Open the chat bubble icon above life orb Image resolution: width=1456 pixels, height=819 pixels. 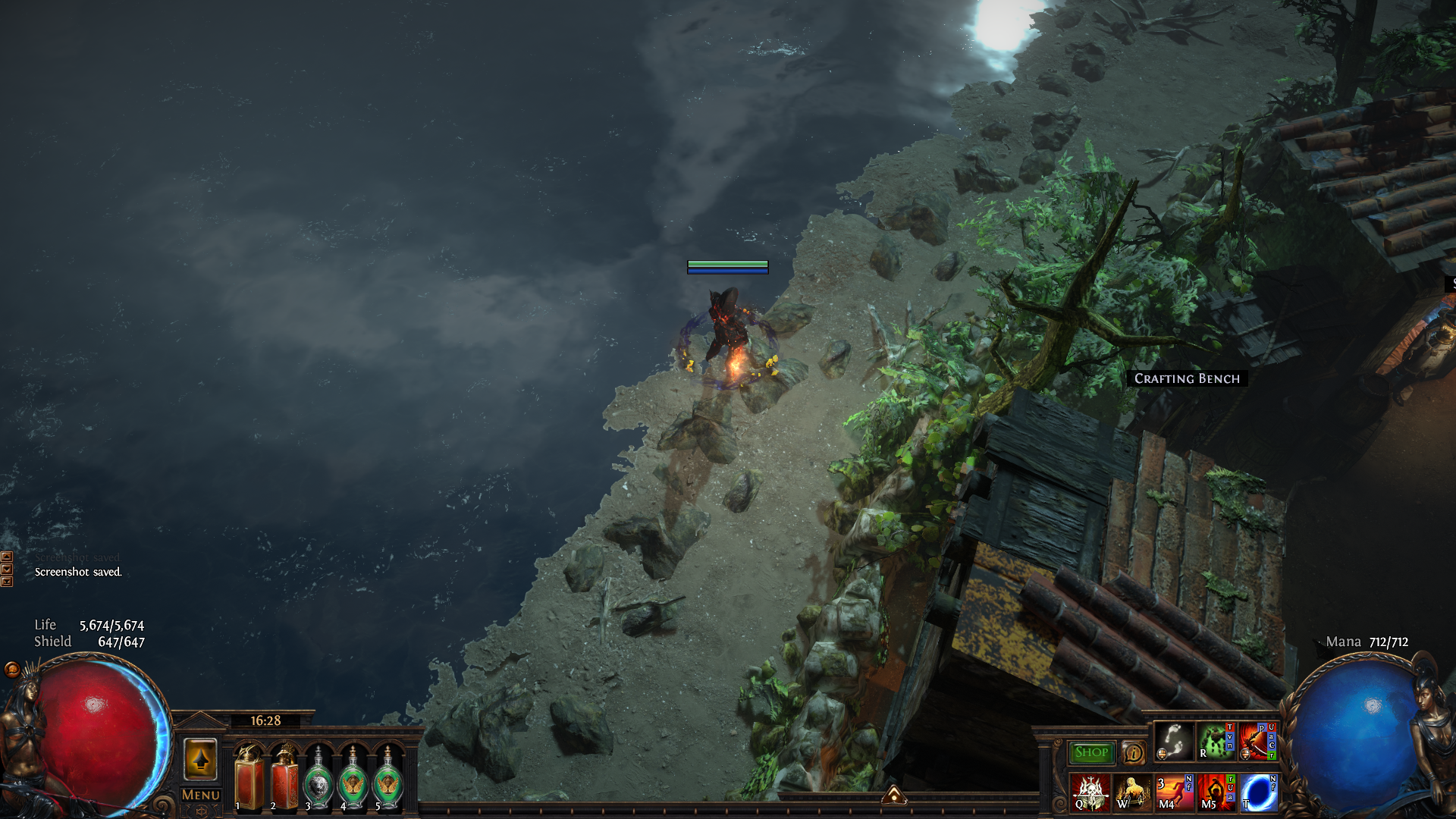point(11,669)
